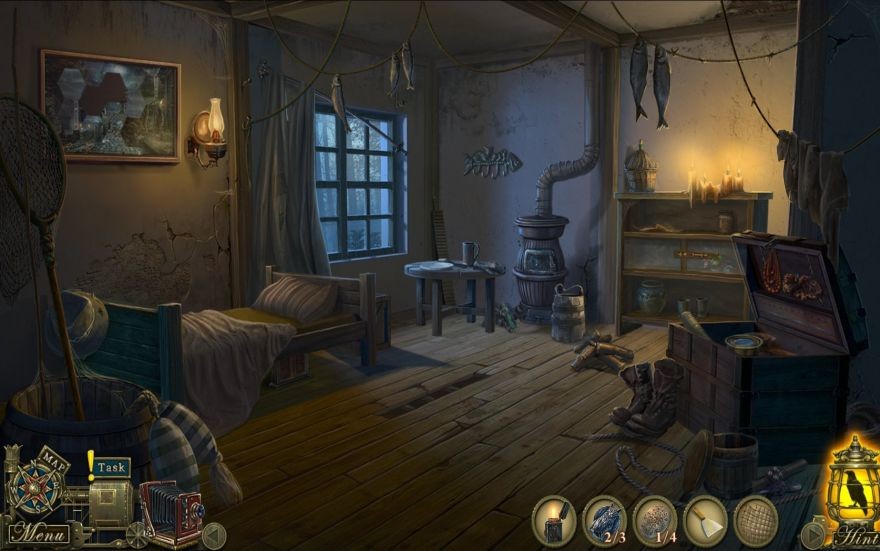Select the woven net inventory item
This screenshot has width=880, height=551.
(755, 520)
